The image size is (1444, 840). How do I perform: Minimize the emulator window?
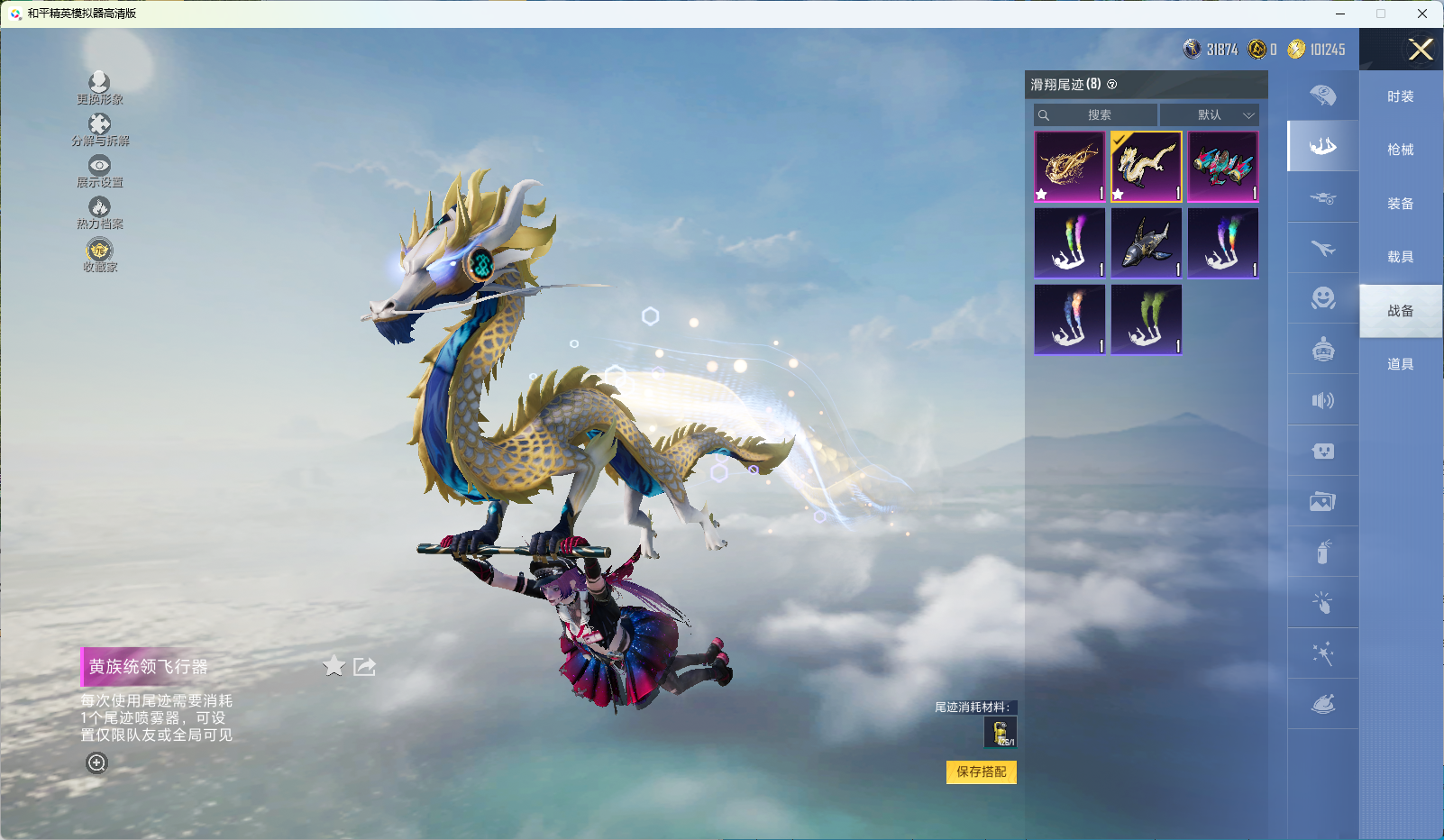coord(1340,14)
